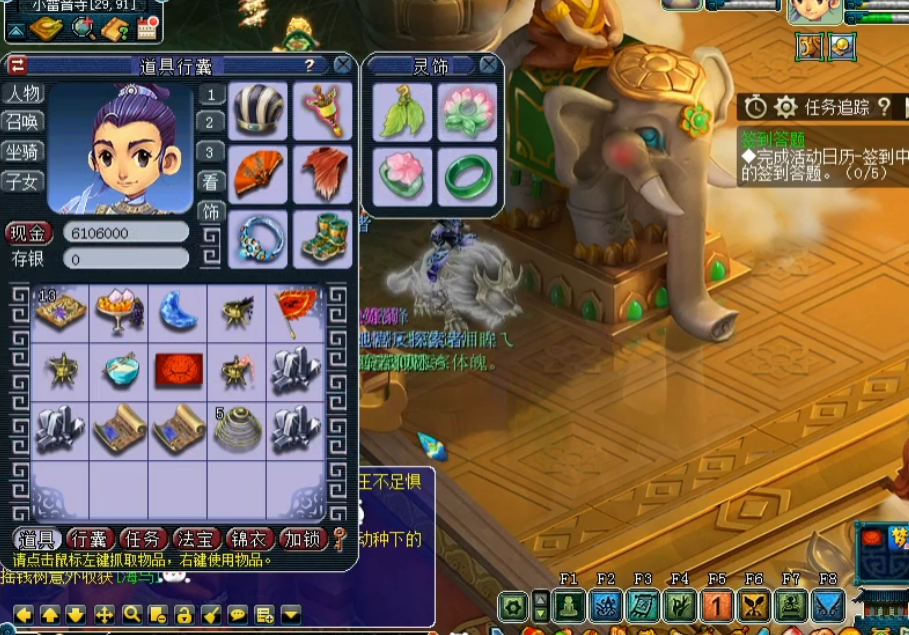
Task: Switch to the 行囊 bag tab
Action: pyautogui.click(x=90, y=540)
